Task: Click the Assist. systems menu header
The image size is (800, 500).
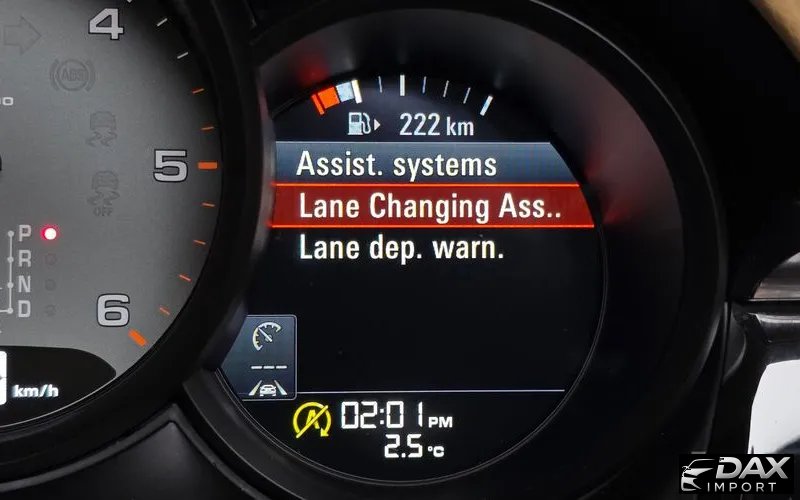Action: click(398, 163)
